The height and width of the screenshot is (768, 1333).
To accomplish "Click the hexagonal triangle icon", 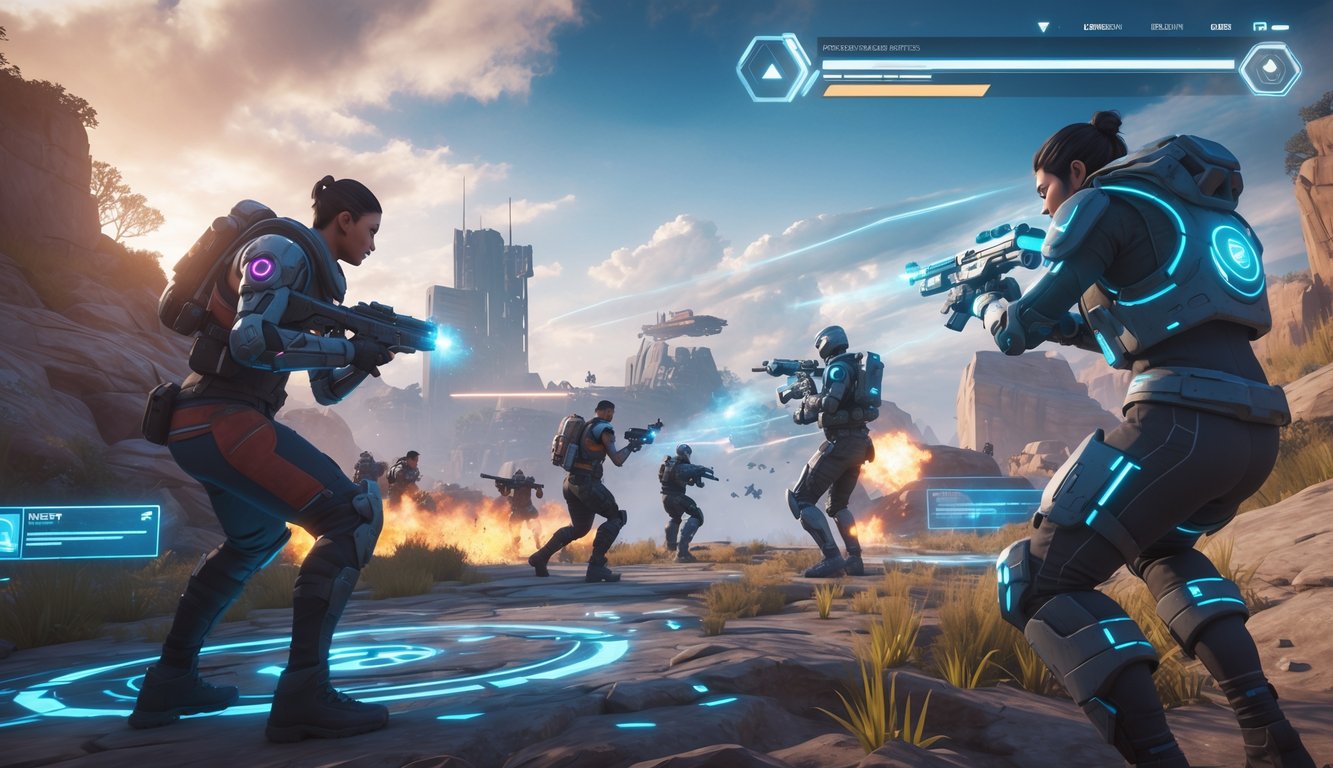I will point(772,69).
